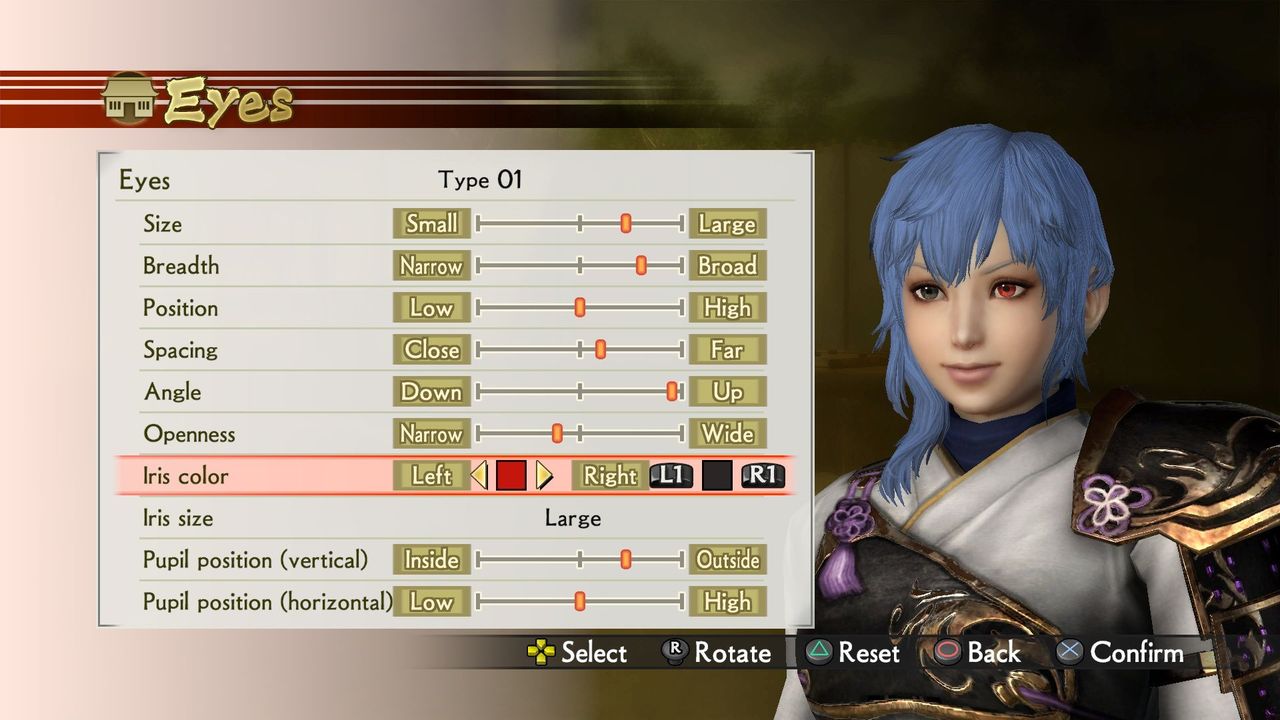Click the R1 button icon beside right iris color

(763, 476)
